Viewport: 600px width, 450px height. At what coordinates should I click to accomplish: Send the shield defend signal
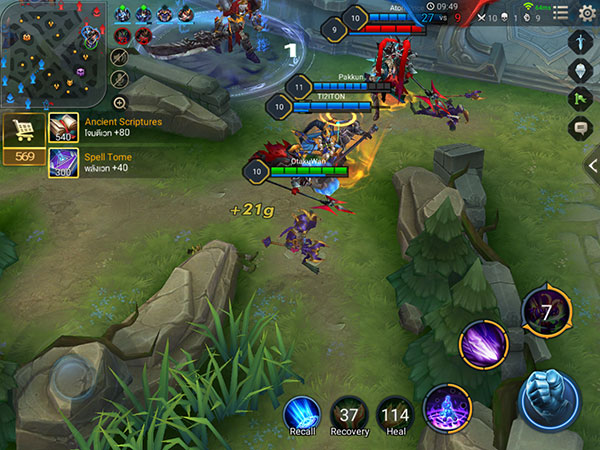582,70
